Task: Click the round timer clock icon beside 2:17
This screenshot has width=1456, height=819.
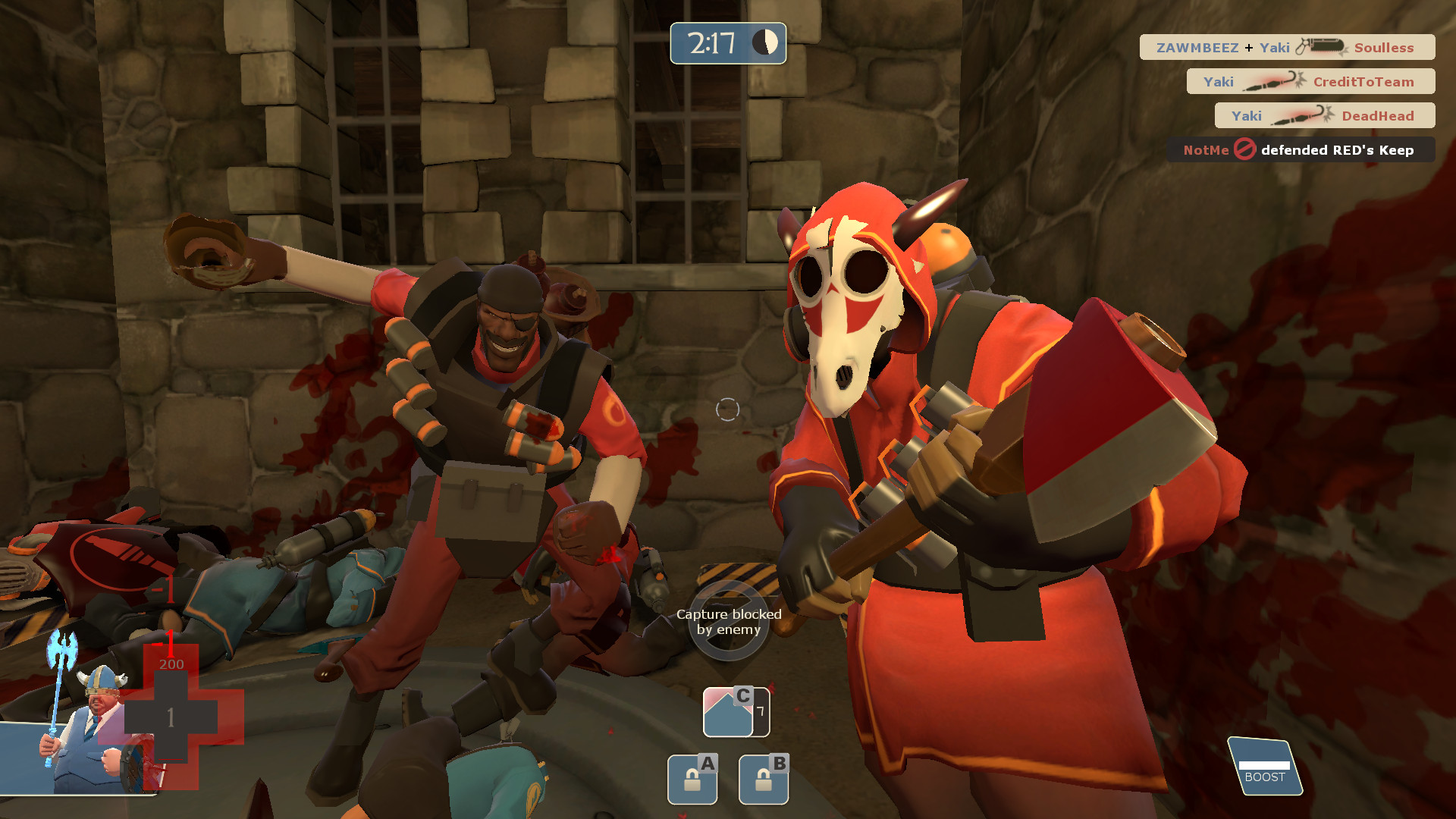Action: pos(764,43)
